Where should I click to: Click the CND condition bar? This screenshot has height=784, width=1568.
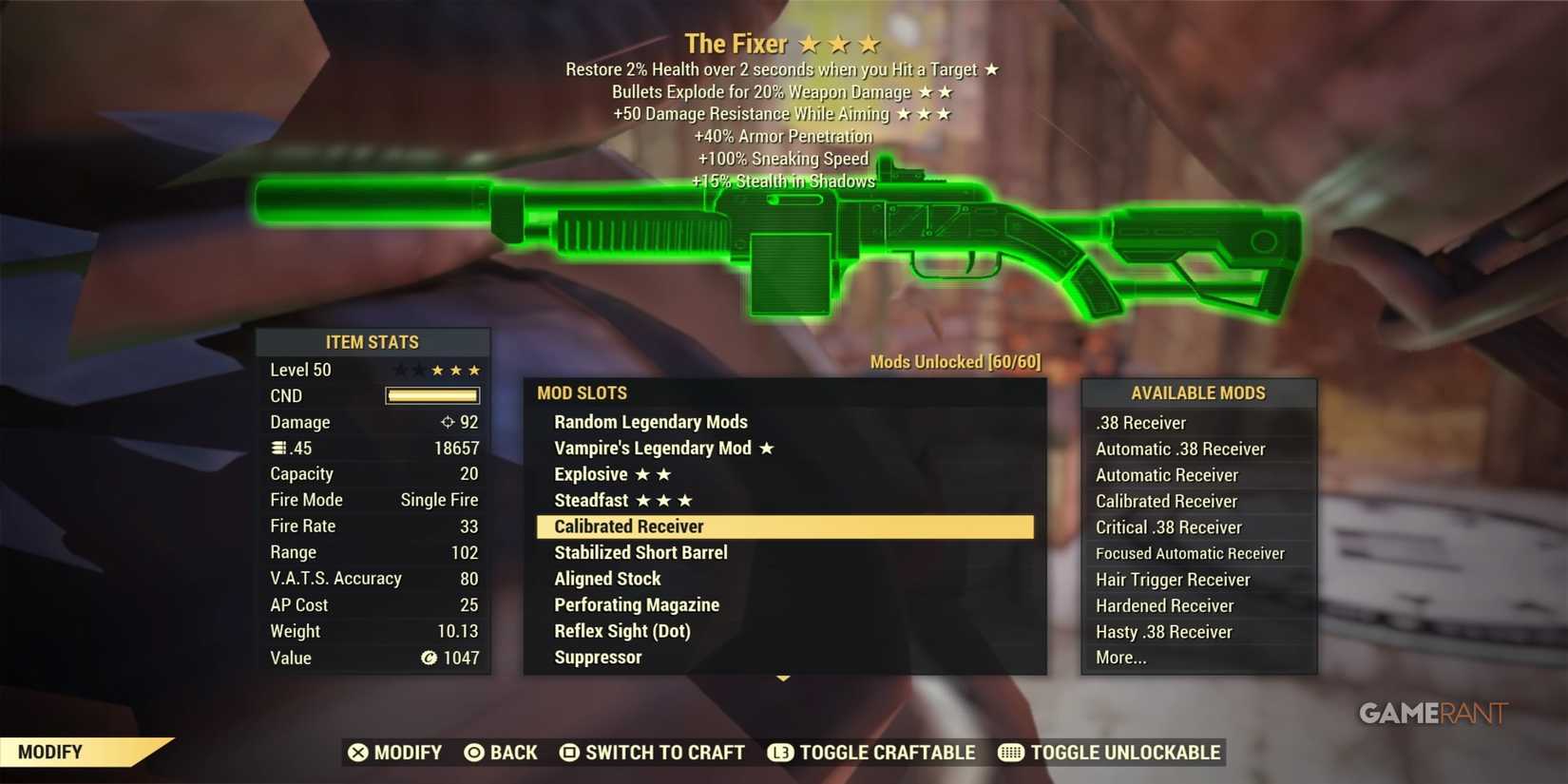pyautogui.click(x=432, y=395)
